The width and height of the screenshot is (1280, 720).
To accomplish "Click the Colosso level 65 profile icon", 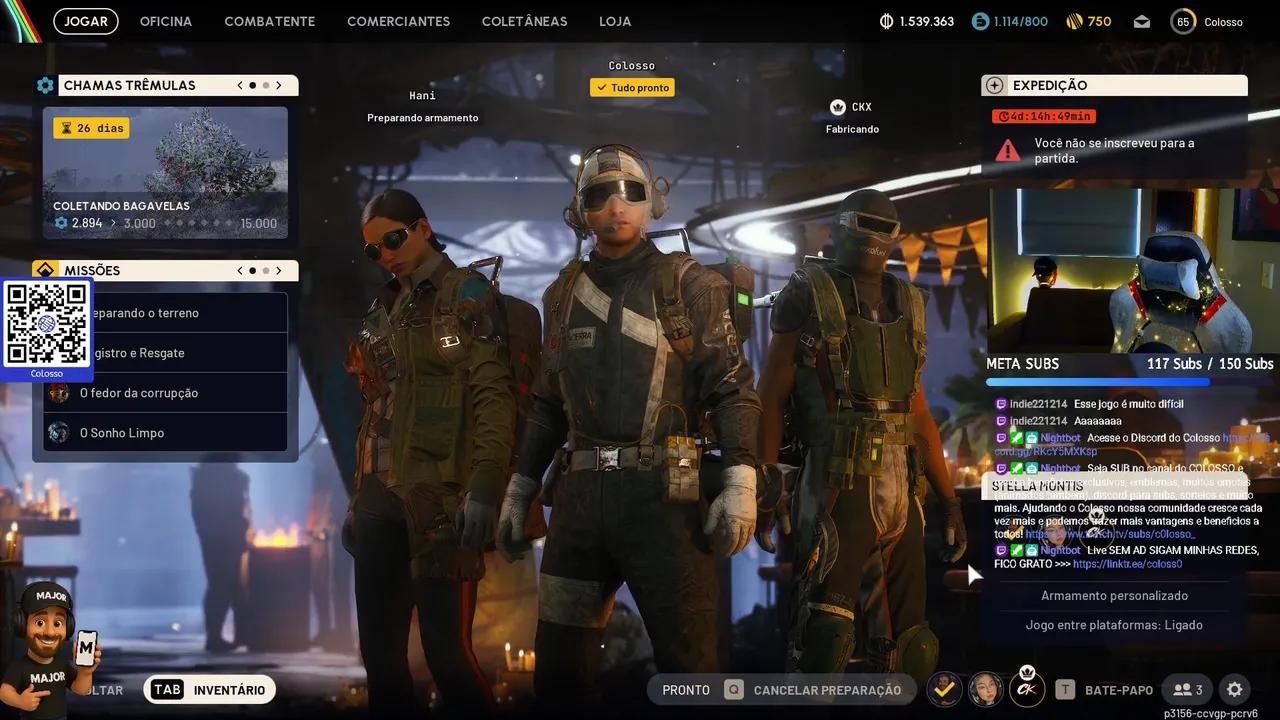I will click(1183, 20).
